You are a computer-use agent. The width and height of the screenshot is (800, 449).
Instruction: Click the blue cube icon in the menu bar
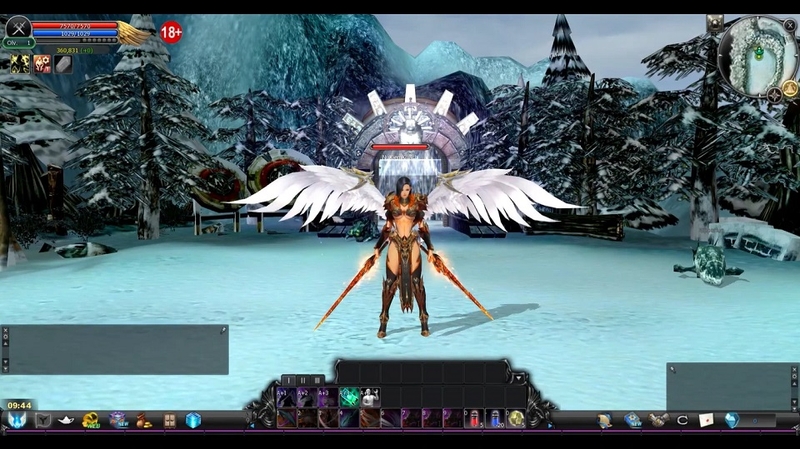pyautogui.click(x=194, y=420)
